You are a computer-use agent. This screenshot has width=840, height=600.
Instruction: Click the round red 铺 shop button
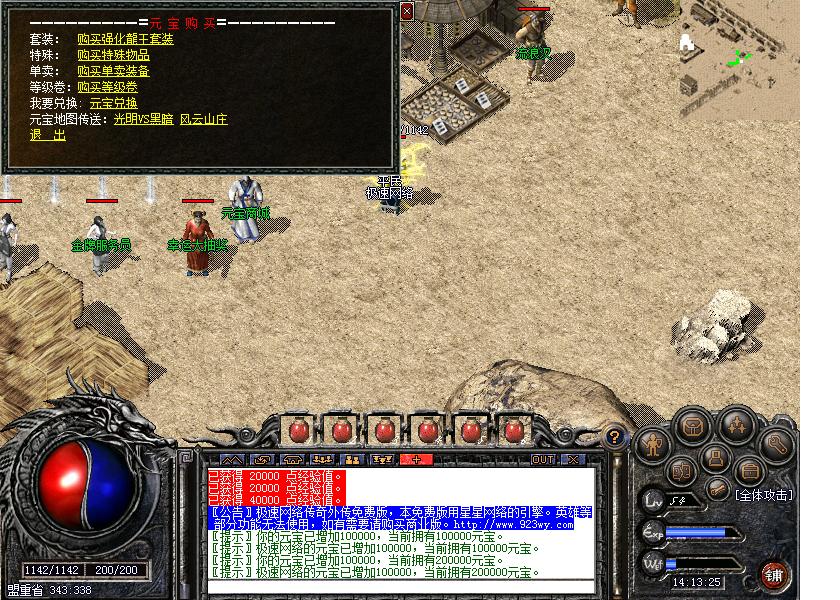(774, 574)
